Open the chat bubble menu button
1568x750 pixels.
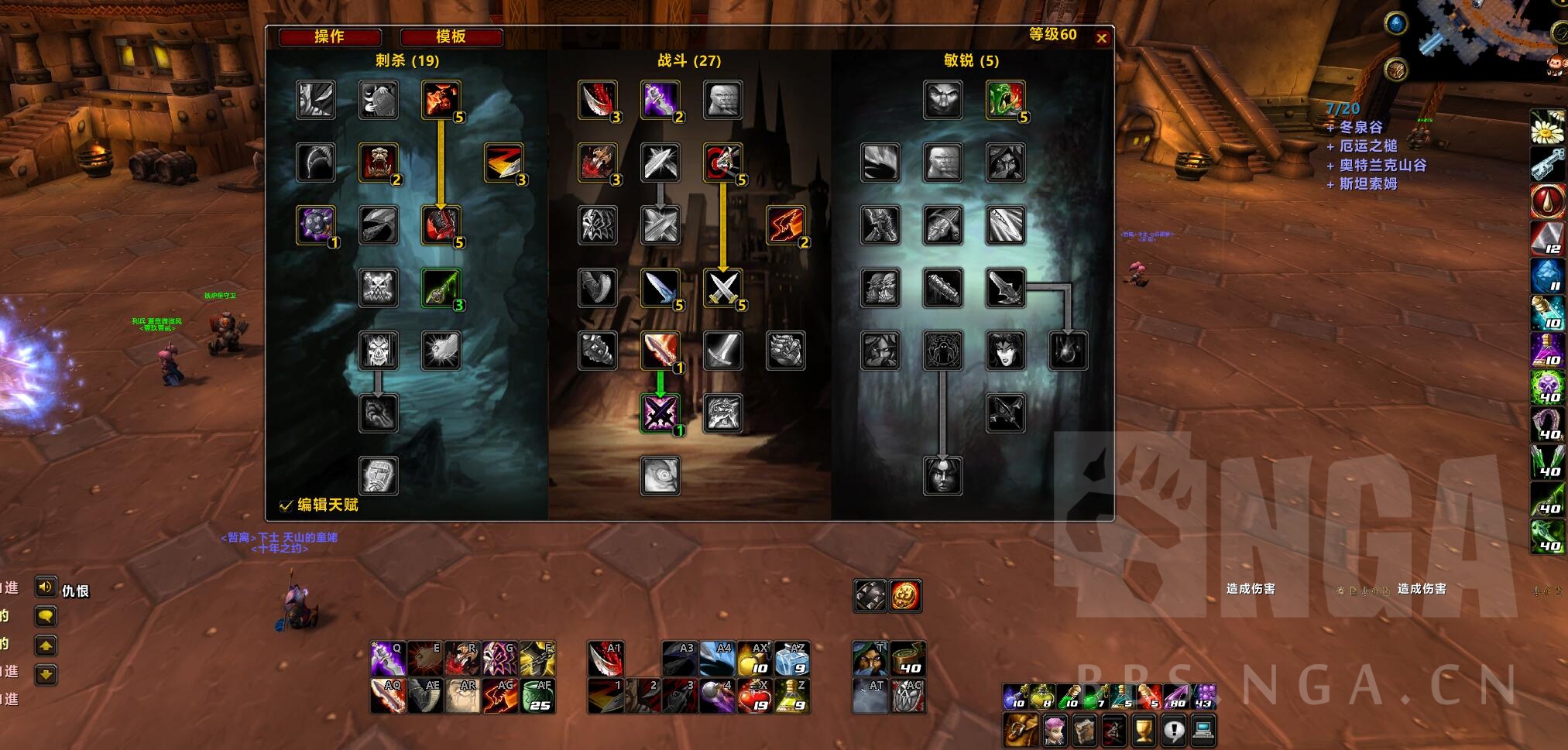46,616
